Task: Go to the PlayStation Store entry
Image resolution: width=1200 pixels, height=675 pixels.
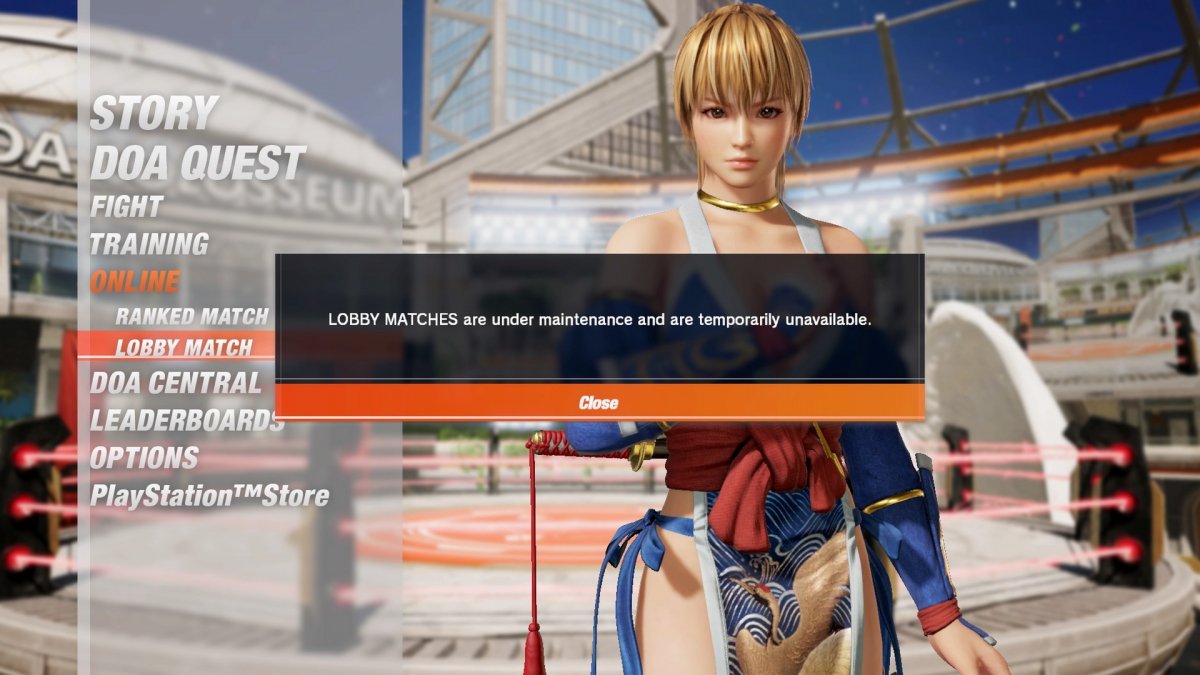Action: click(x=209, y=495)
